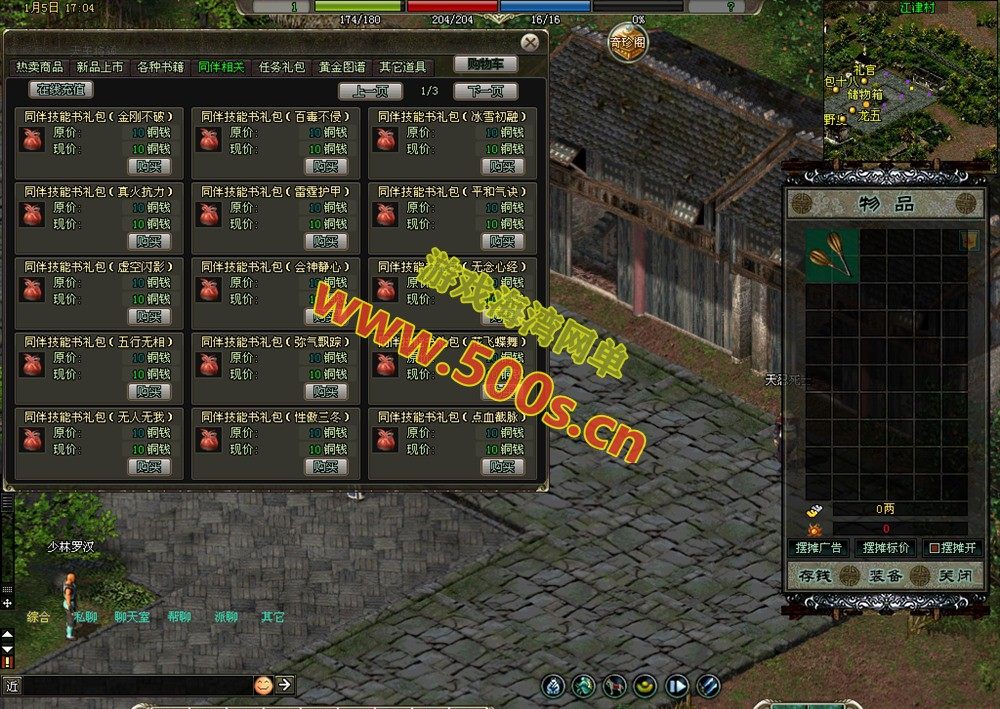Switch to the 热卖商品 shop tab
The image size is (1000, 709).
[x=40, y=67]
